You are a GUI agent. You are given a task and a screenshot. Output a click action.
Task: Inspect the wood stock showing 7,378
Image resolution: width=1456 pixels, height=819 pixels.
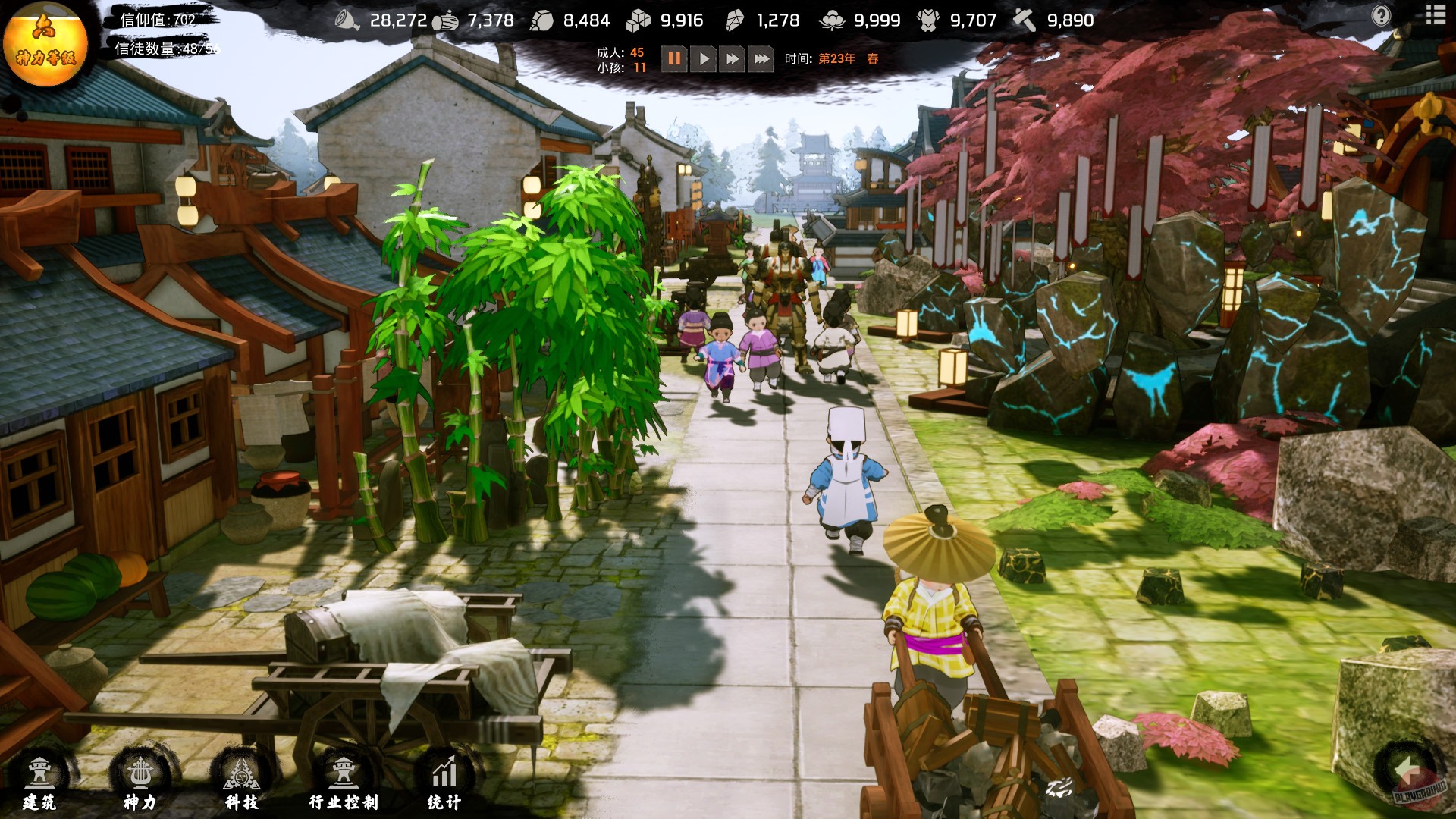tap(447, 20)
